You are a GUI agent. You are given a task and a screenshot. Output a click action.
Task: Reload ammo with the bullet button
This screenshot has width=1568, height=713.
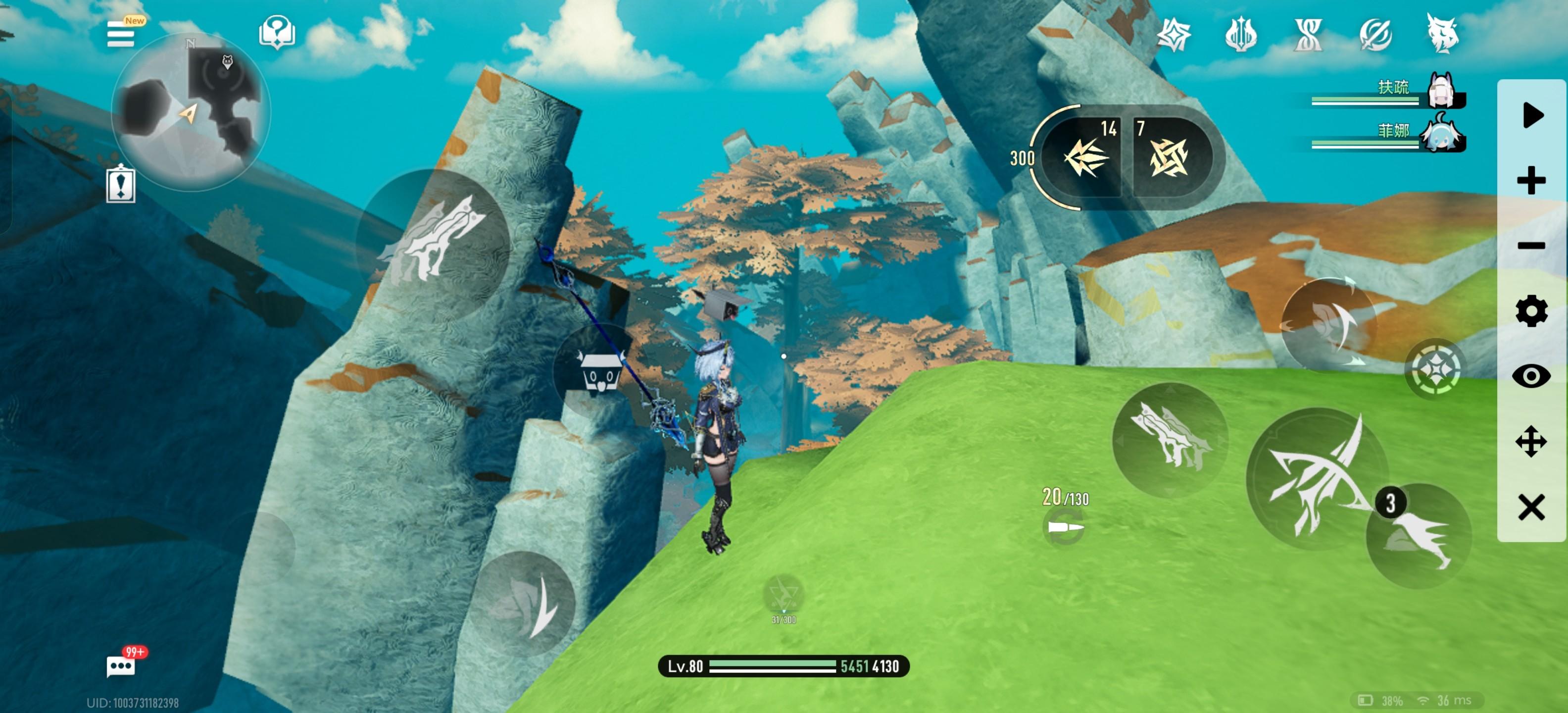[x=1064, y=527]
